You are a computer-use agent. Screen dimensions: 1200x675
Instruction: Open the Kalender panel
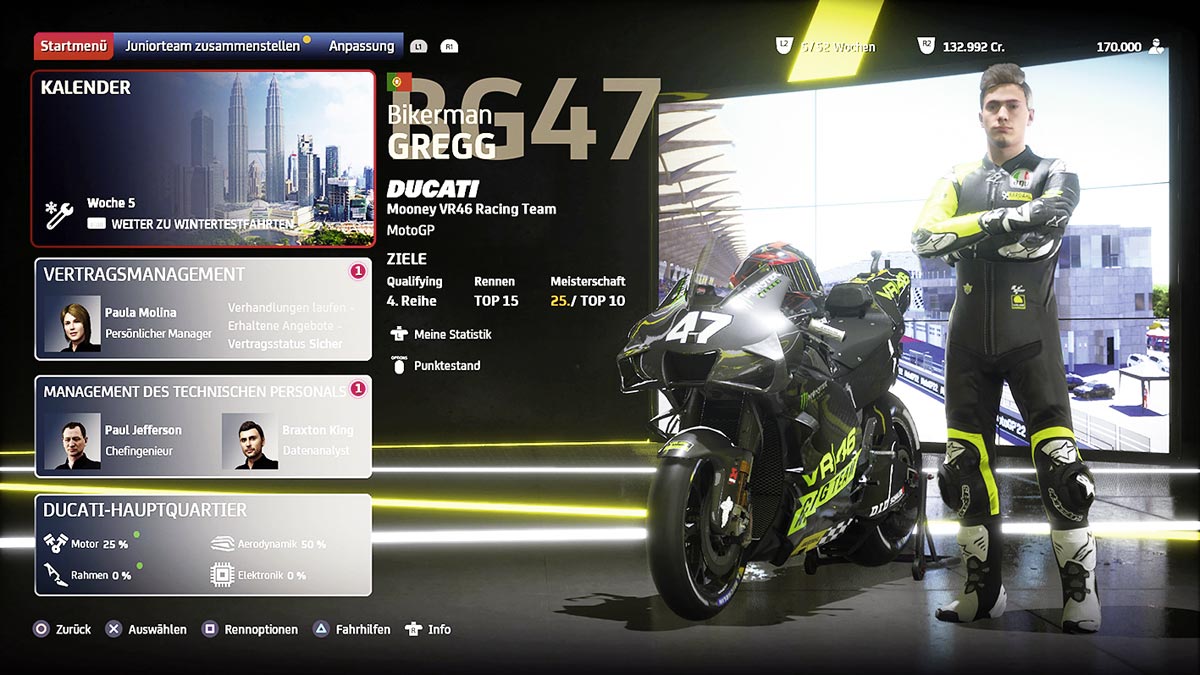[x=202, y=158]
